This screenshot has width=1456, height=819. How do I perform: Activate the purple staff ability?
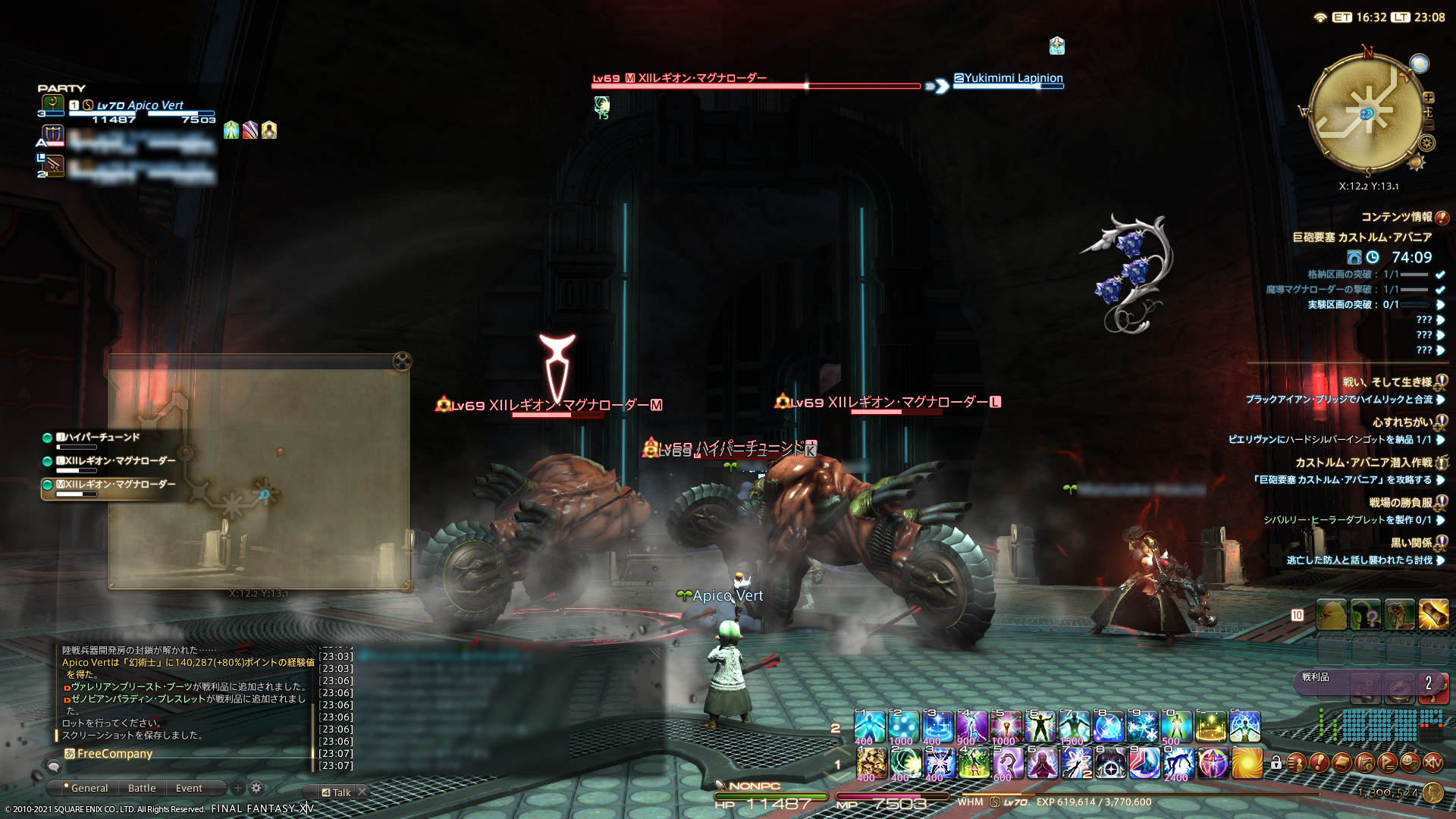[1008, 762]
